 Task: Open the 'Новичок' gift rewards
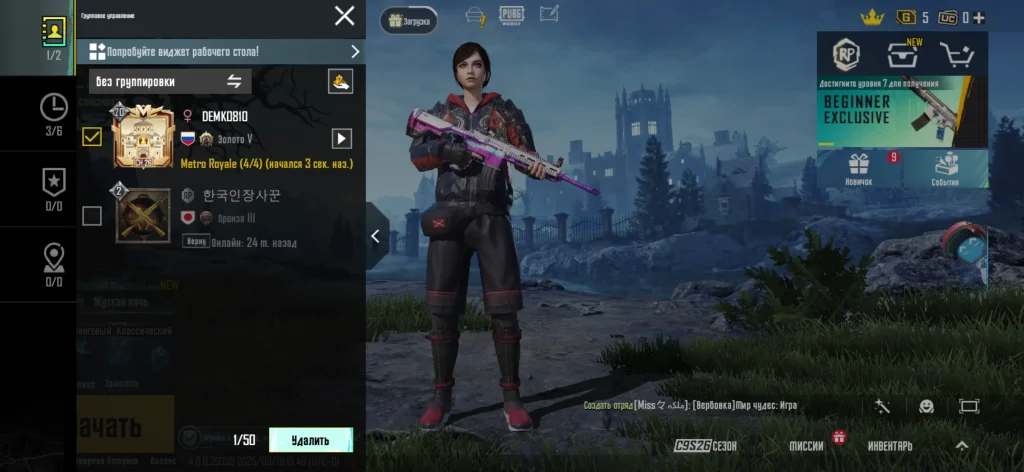pos(859,168)
